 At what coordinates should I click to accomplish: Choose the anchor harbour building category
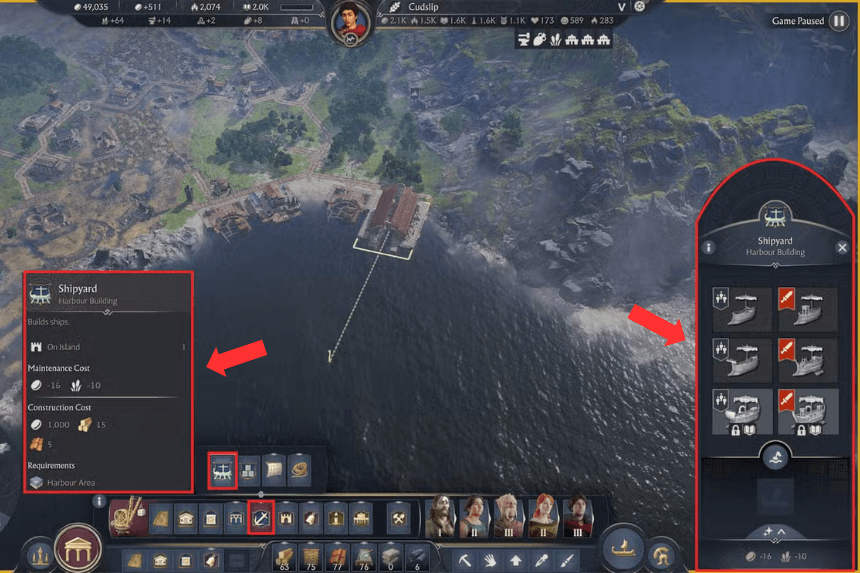coord(261,519)
